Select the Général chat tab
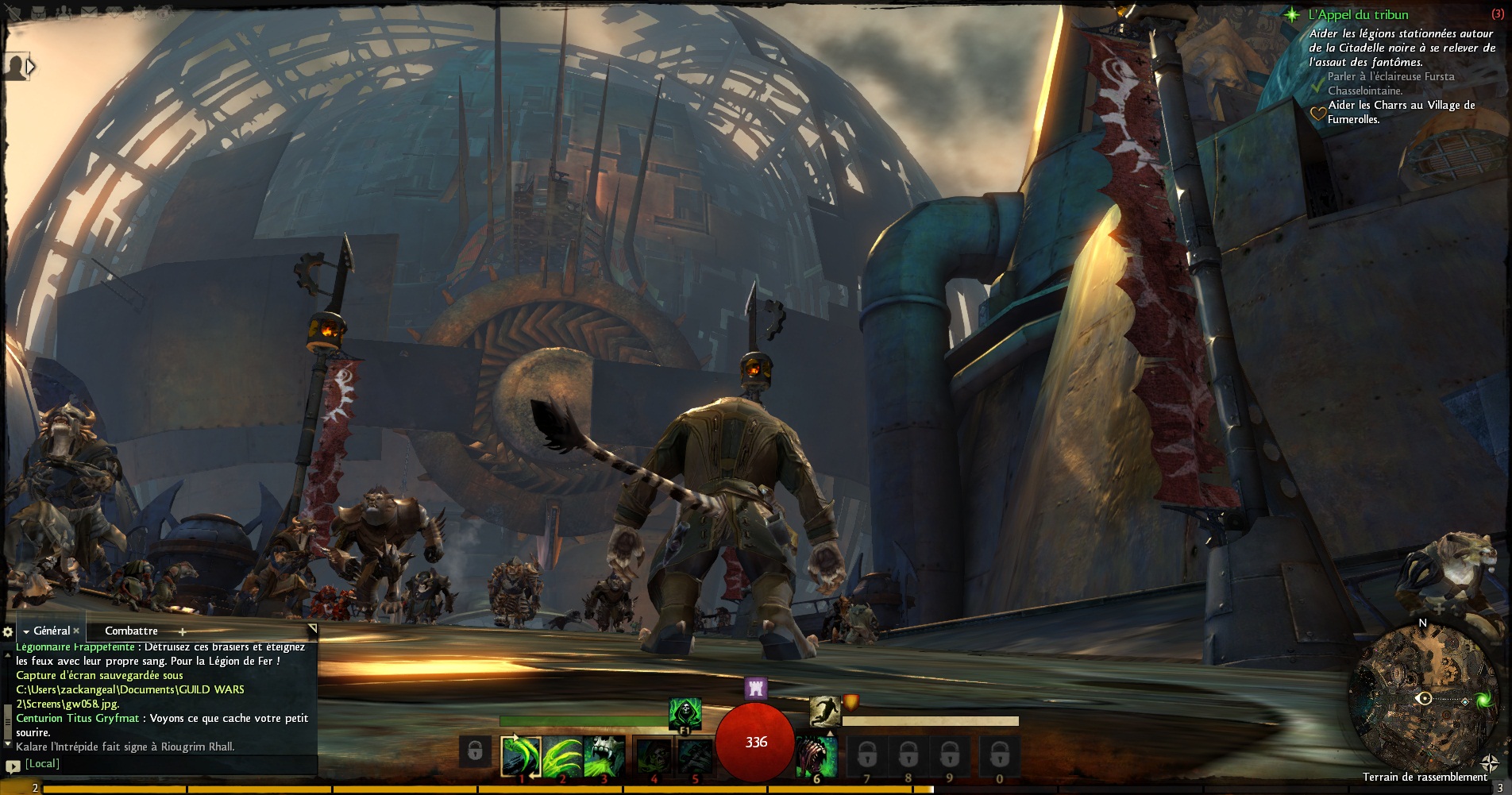 (x=52, y=631)
